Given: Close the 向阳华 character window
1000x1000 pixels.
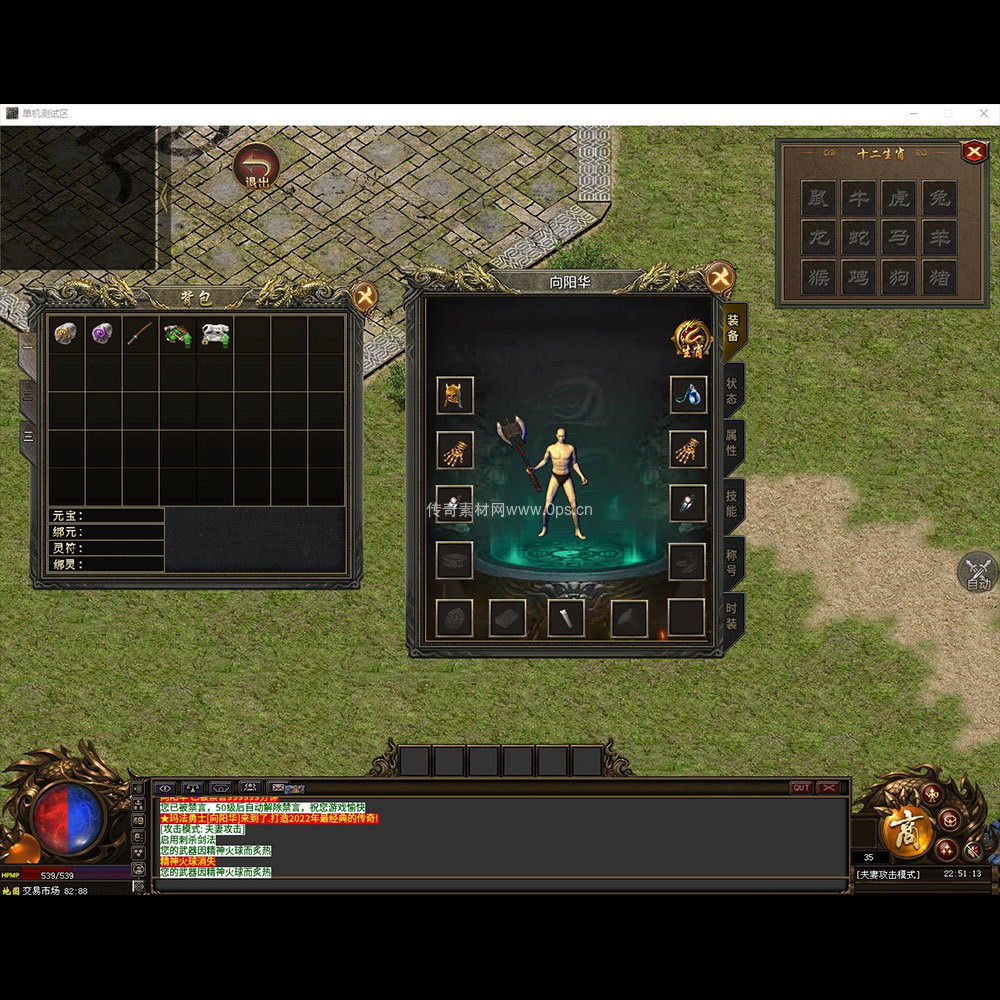Looking at the screenshot, I should tap(720, 278).
